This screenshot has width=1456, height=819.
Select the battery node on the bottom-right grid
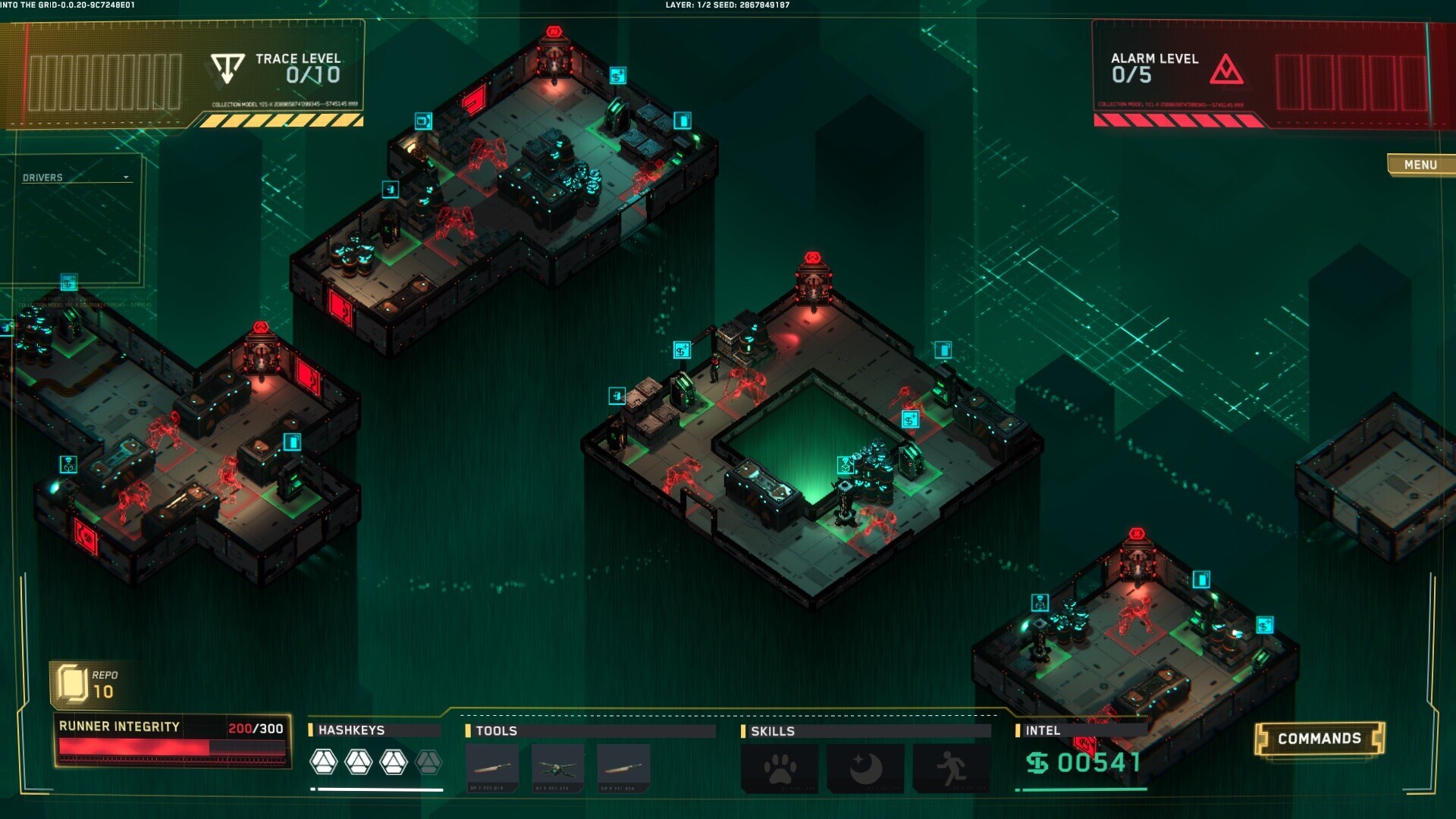(x=1202, y=579)
